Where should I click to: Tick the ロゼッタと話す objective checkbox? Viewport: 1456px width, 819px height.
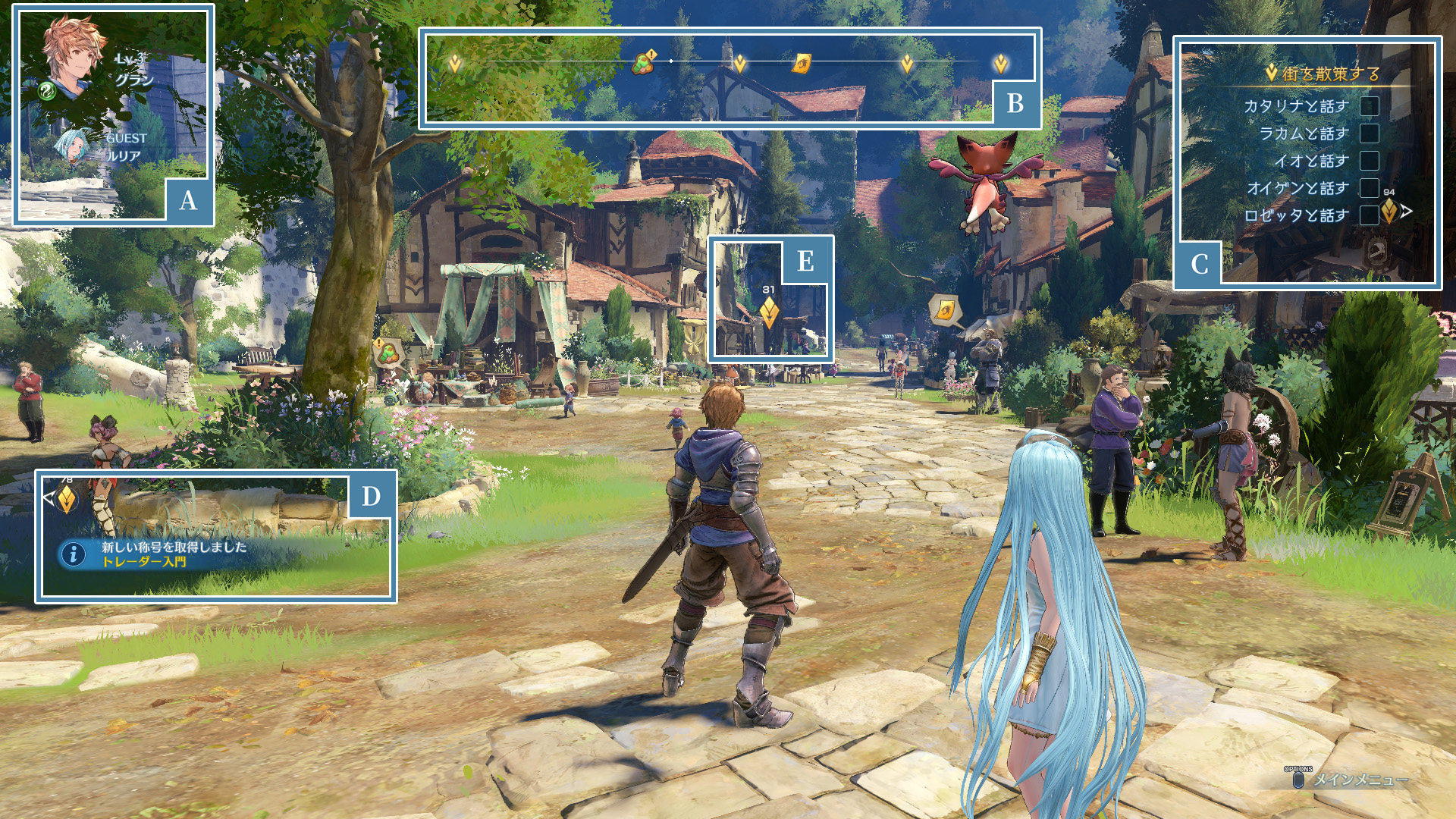[1369, 215]
